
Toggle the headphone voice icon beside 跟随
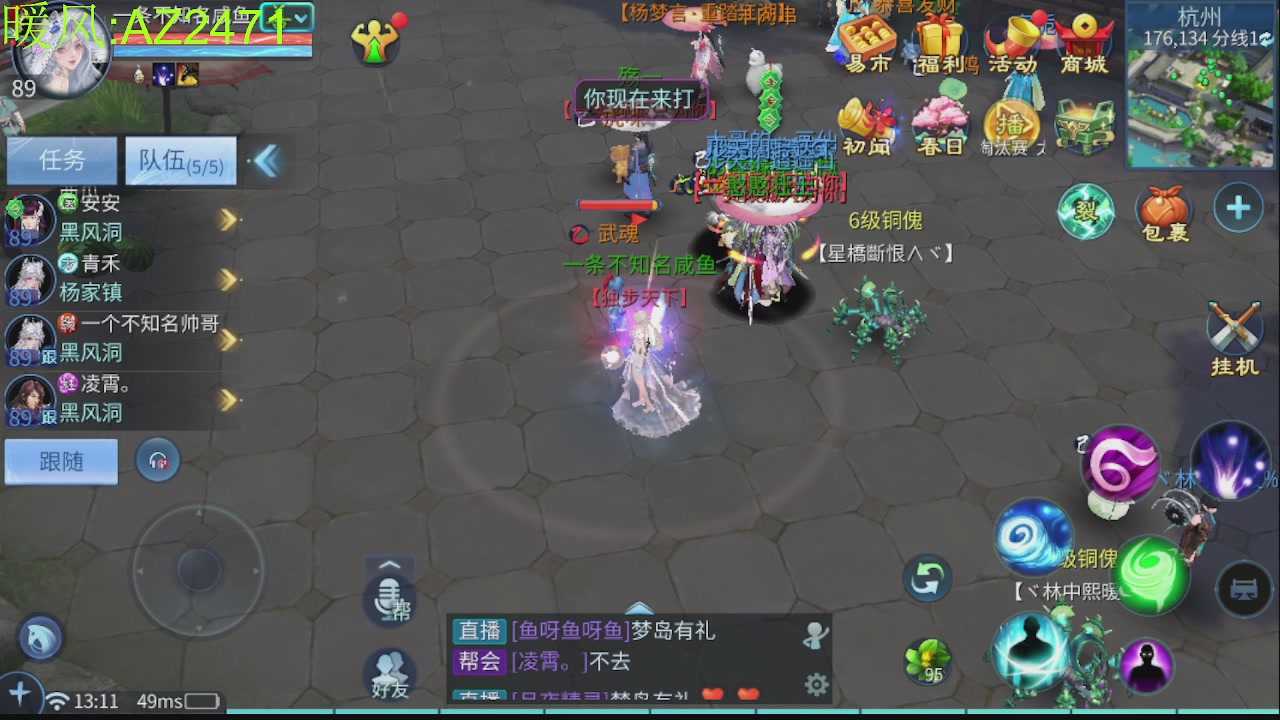coord(157,459)
